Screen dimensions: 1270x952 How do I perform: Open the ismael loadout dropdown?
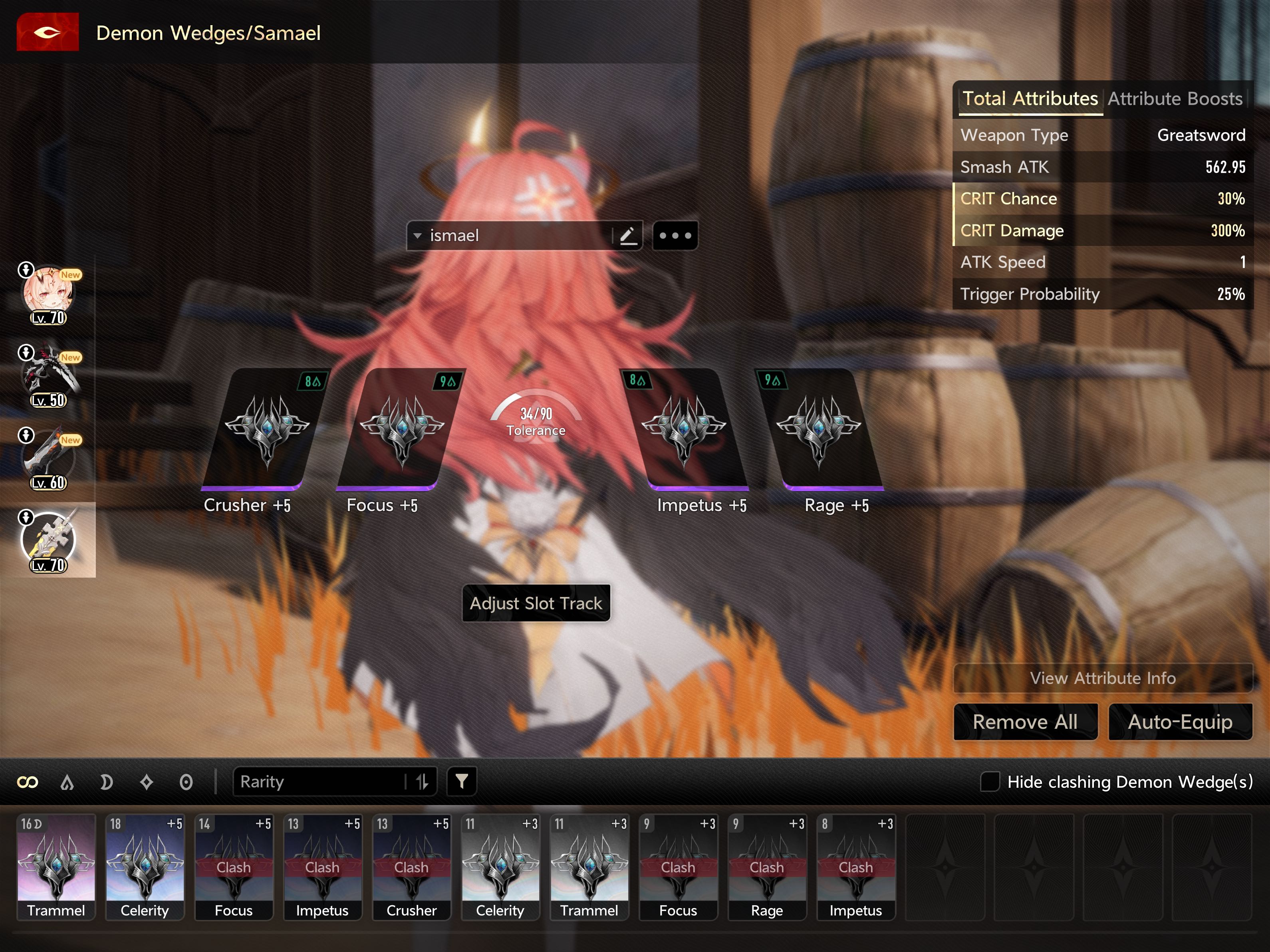click(417, 236)
